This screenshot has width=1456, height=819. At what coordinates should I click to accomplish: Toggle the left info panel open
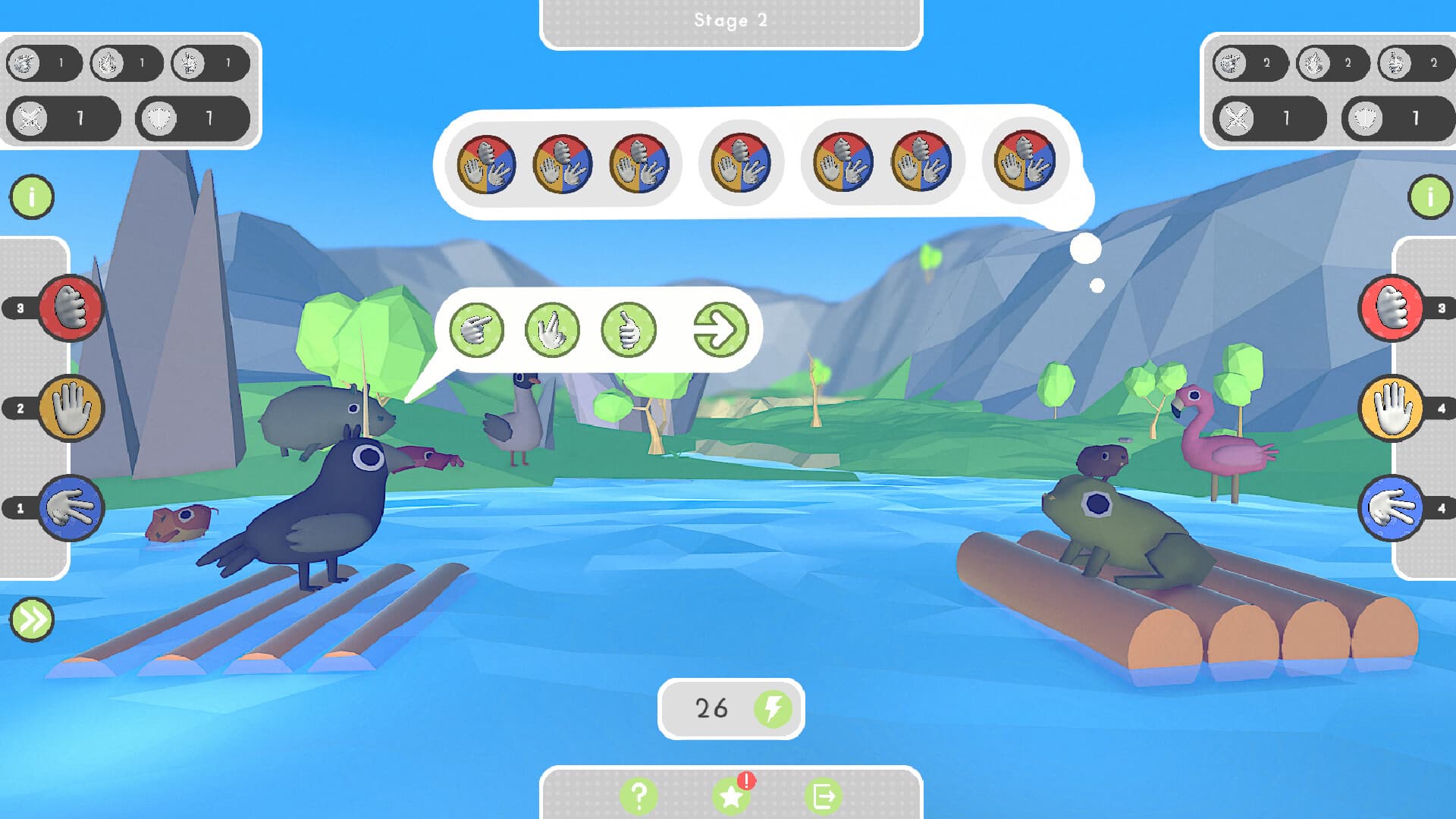(x=31, y=196)
